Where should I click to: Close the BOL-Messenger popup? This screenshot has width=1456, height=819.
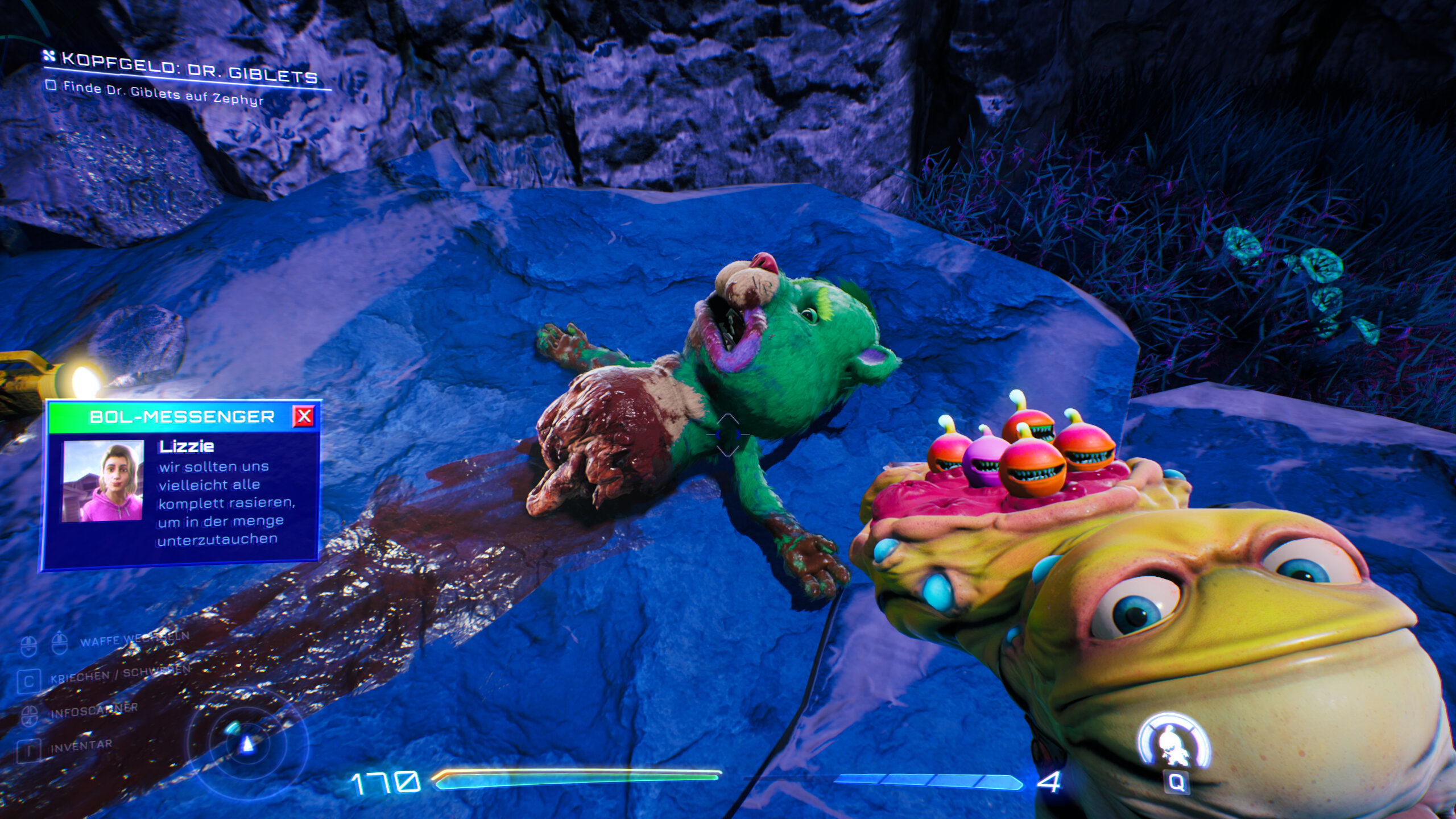coord(304,416)
